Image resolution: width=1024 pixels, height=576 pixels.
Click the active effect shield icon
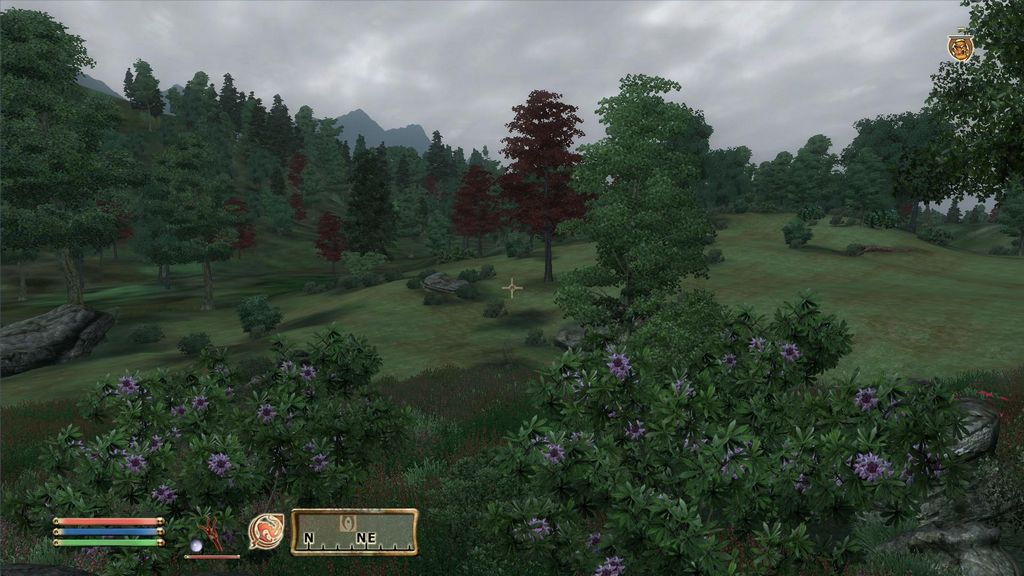960,47
